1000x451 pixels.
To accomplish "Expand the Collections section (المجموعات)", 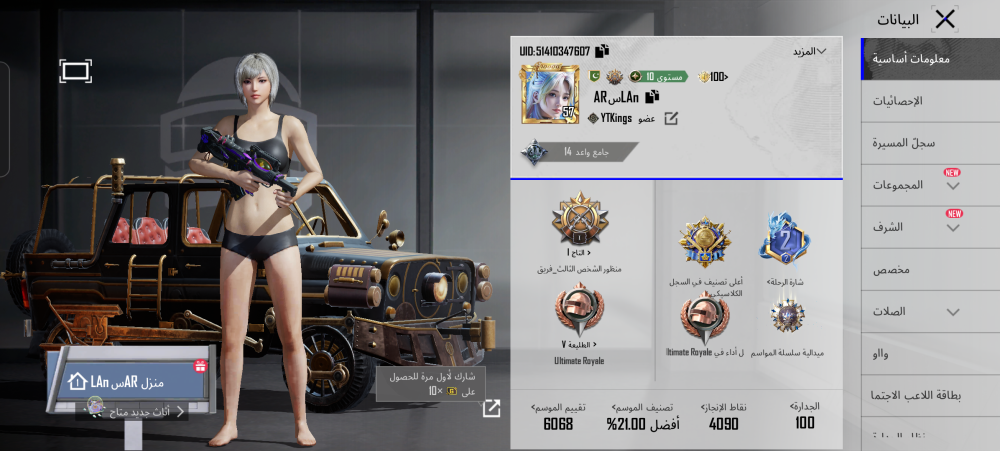I will pos(918,185).
